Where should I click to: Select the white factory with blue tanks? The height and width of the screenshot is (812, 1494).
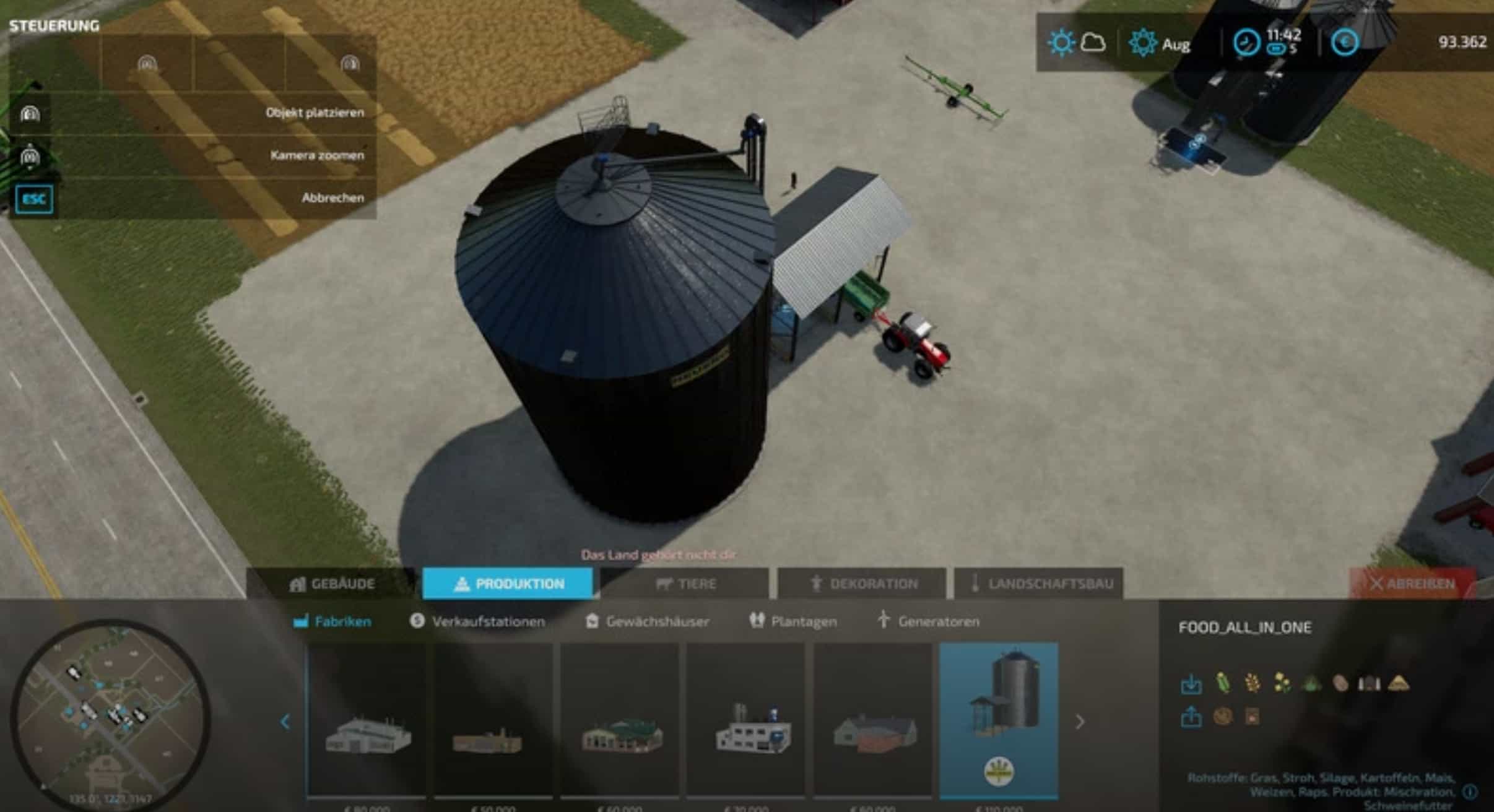coord(747,722)
